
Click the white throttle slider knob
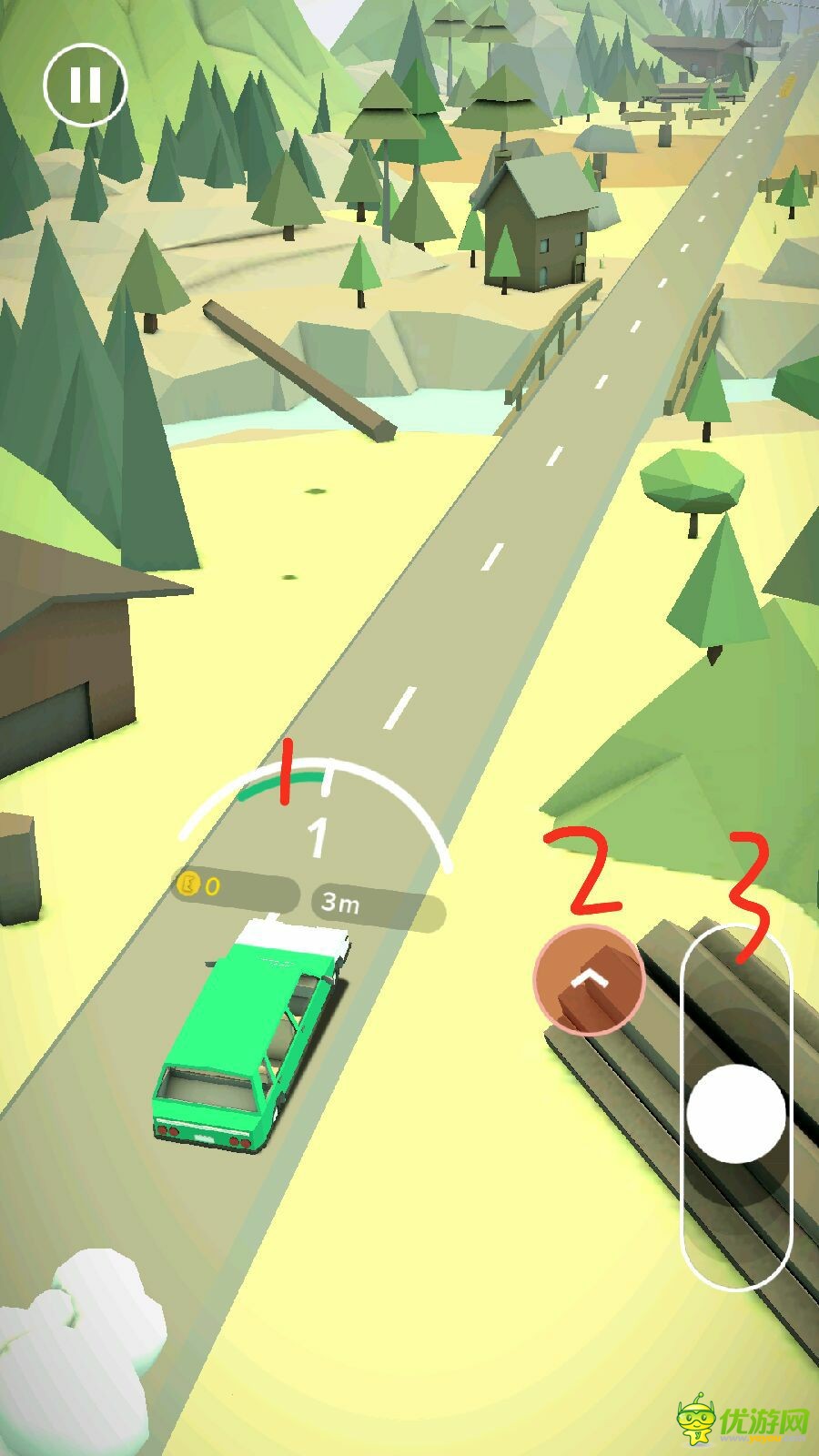[x=735, y=1114]
